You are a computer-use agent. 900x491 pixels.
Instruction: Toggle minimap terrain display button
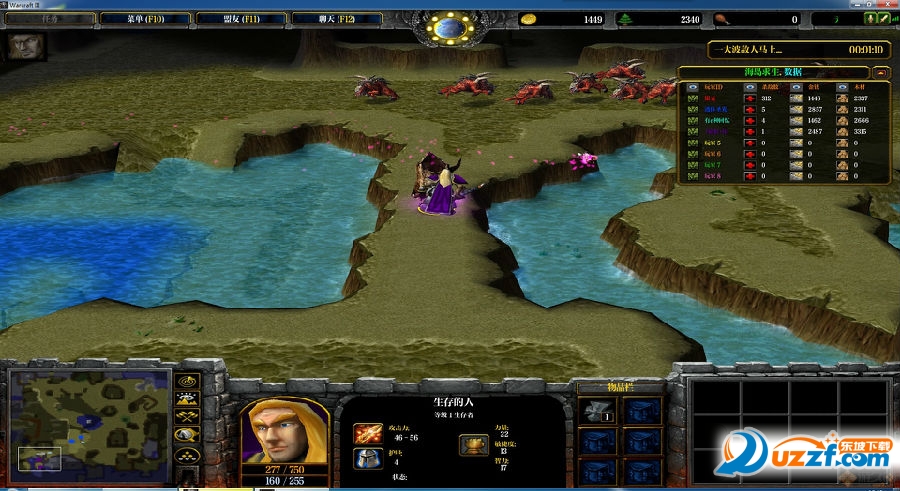pyautogui.click(x=186, y=399)
